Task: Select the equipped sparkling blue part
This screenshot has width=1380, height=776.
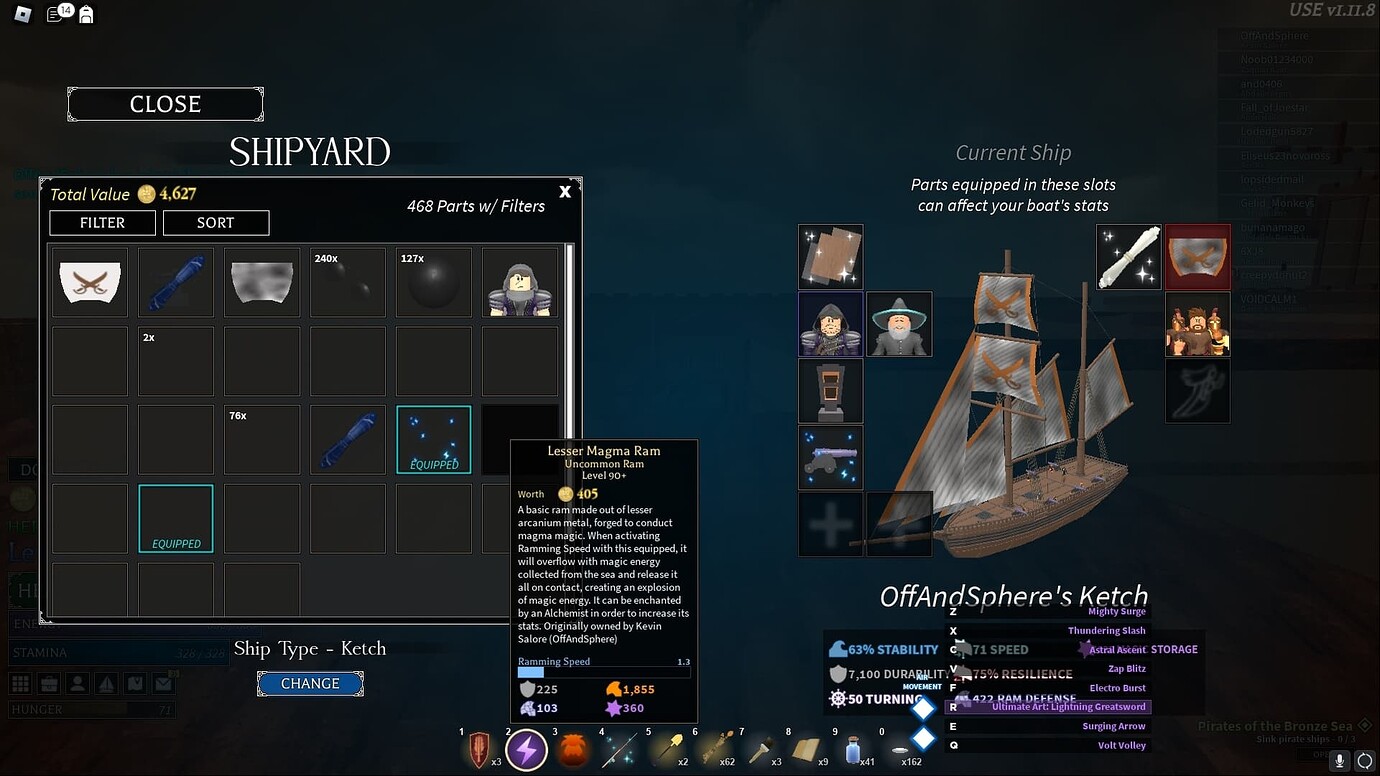Action: coord(434,439)
